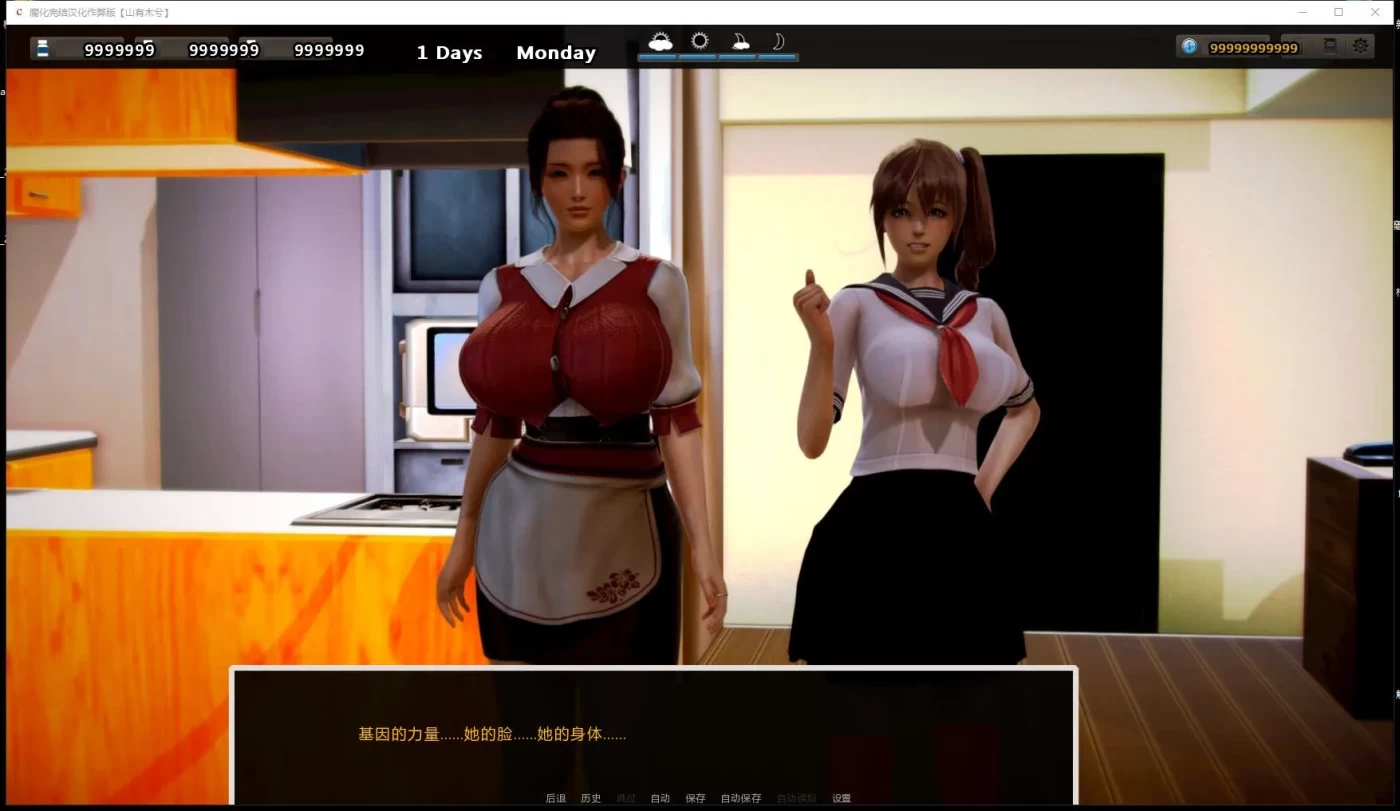Viewport: 1400px width, 811px height.
Task: Click 保存 to save the game
Action: click(696, 797)
